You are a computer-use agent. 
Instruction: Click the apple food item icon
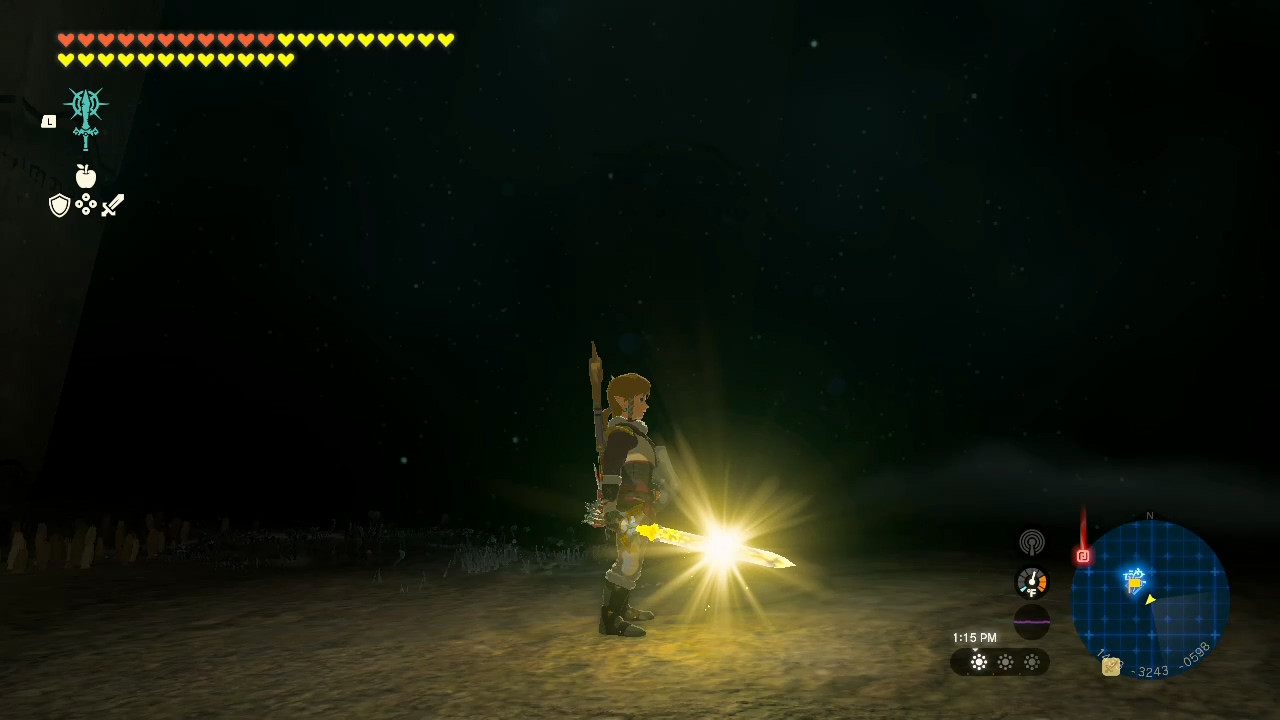point(85,176)
